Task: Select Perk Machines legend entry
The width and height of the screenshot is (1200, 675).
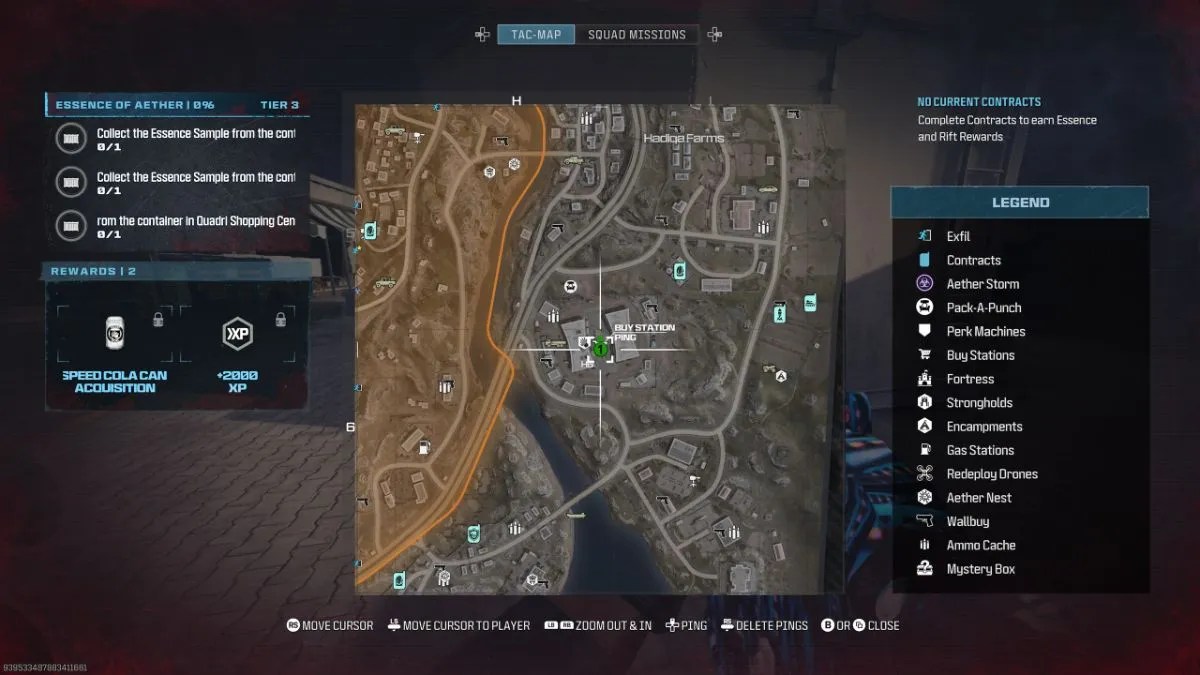Action: [x=985, y=331]
